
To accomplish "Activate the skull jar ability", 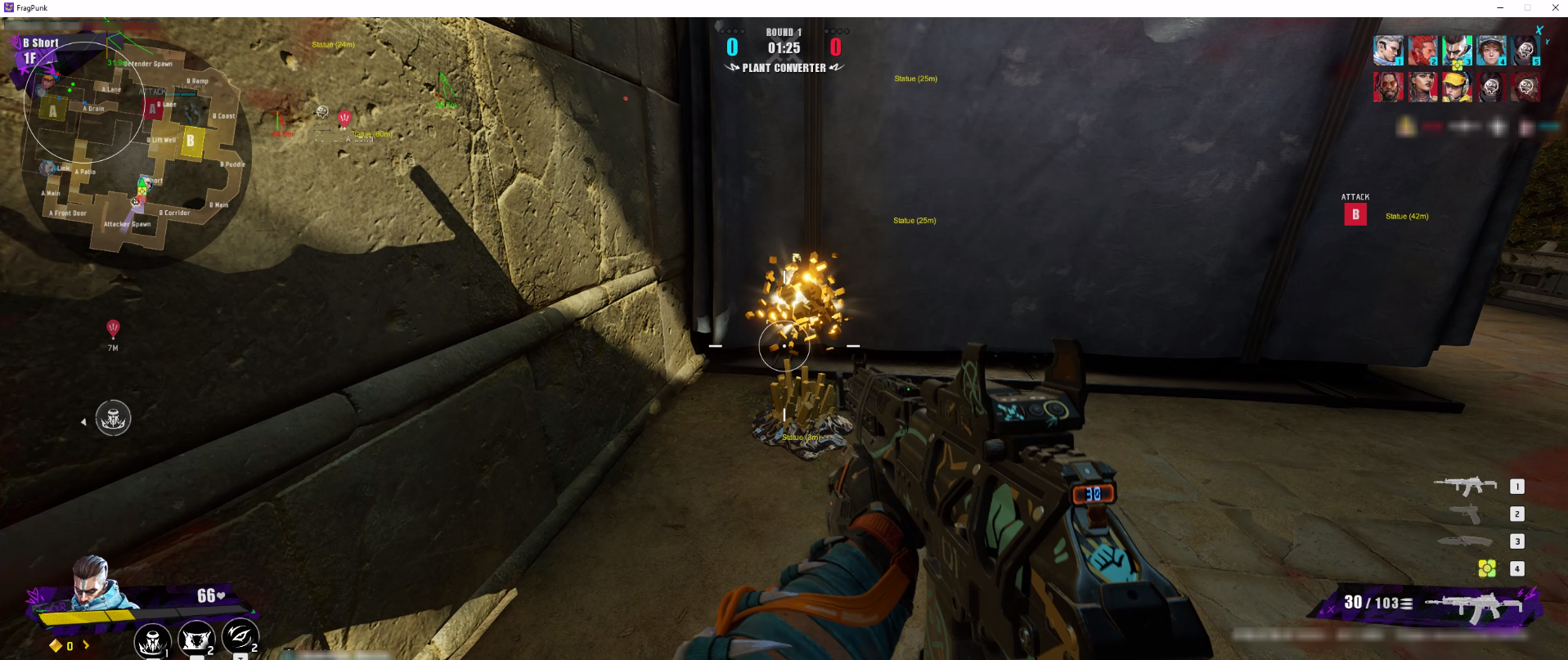I will pos(152,640).
